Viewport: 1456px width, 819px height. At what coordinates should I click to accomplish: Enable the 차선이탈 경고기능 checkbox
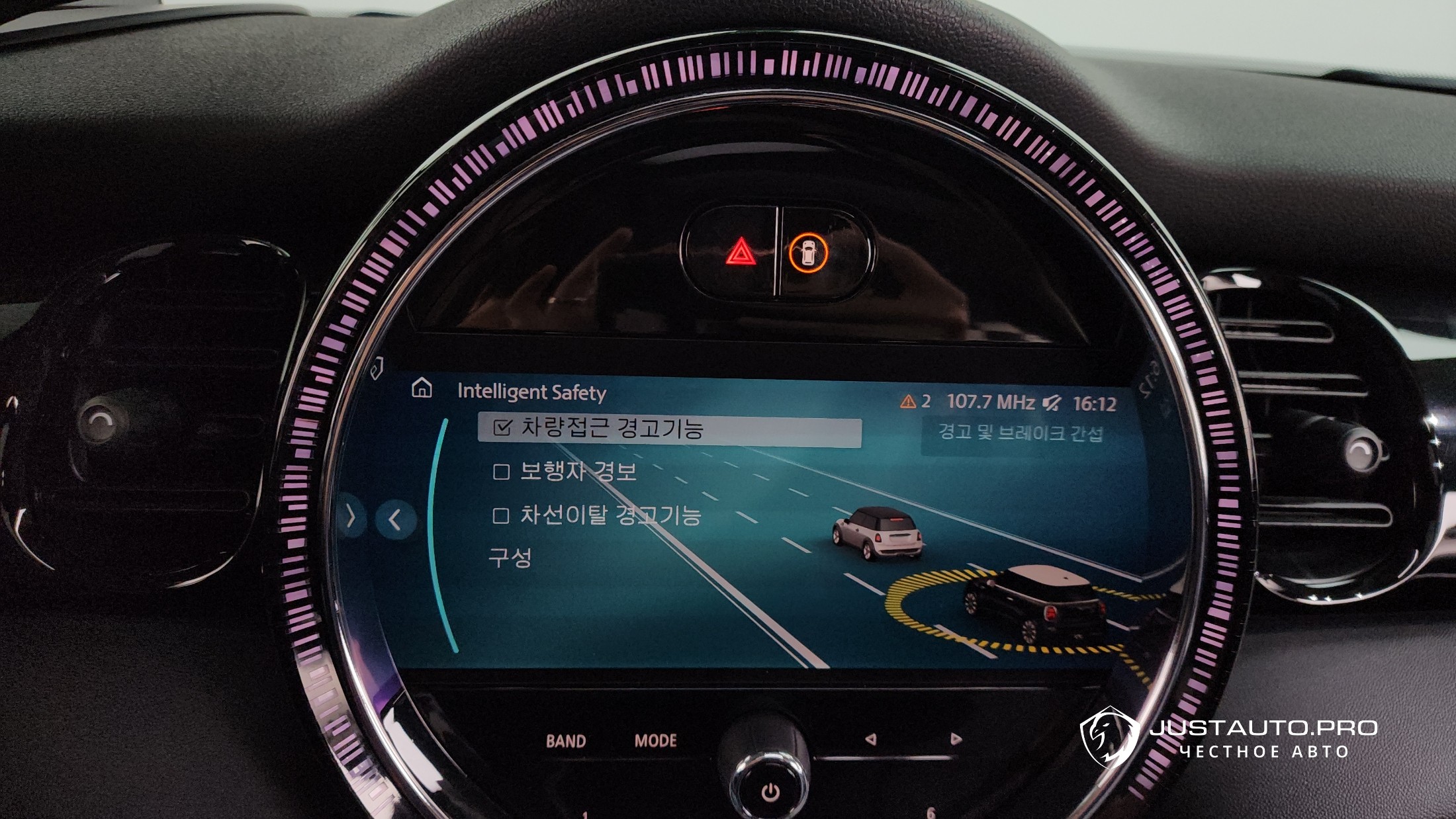click(x=501, y=515)
